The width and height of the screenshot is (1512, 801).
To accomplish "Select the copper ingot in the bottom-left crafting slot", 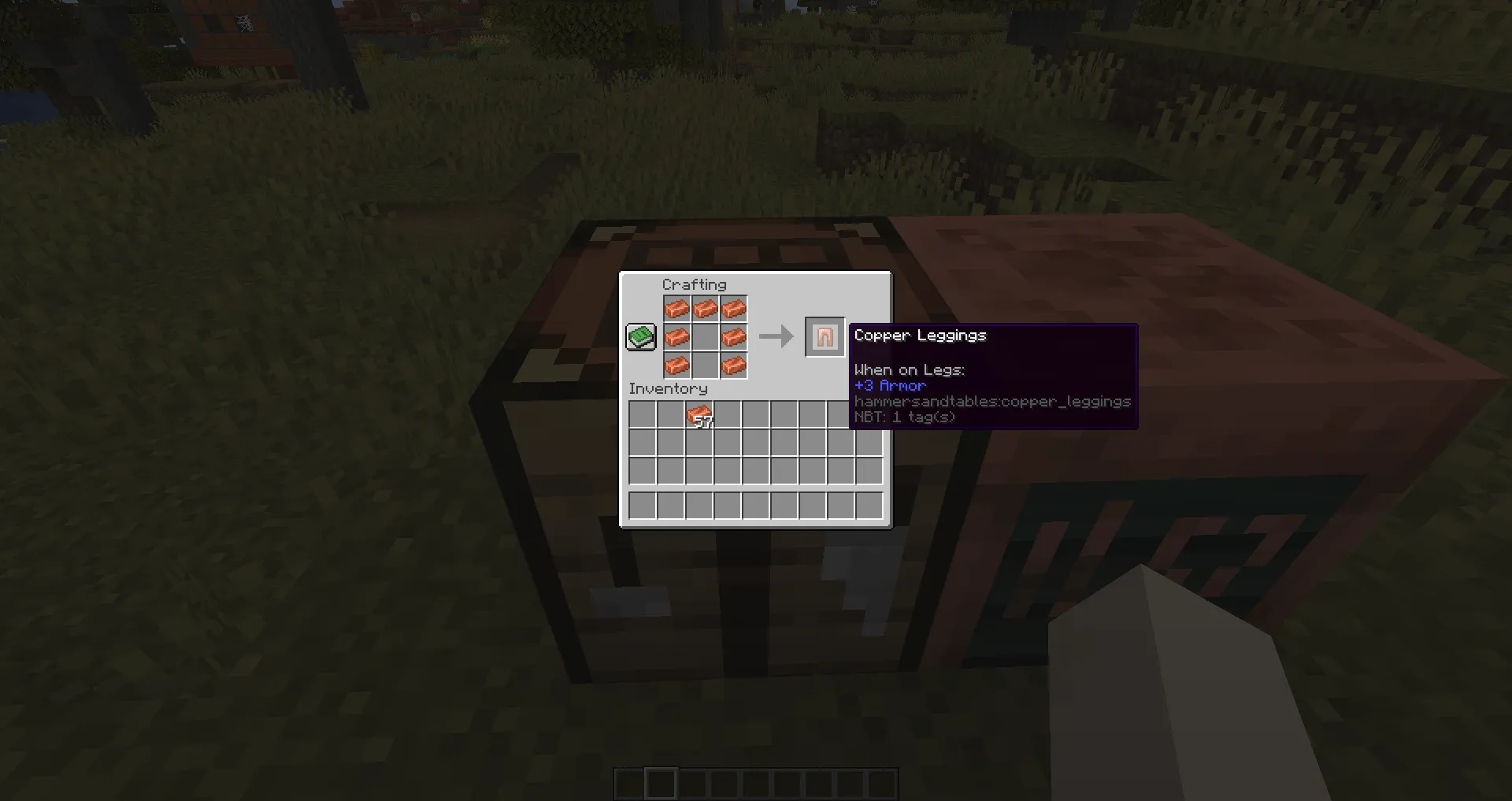I will tap(677, 365).
